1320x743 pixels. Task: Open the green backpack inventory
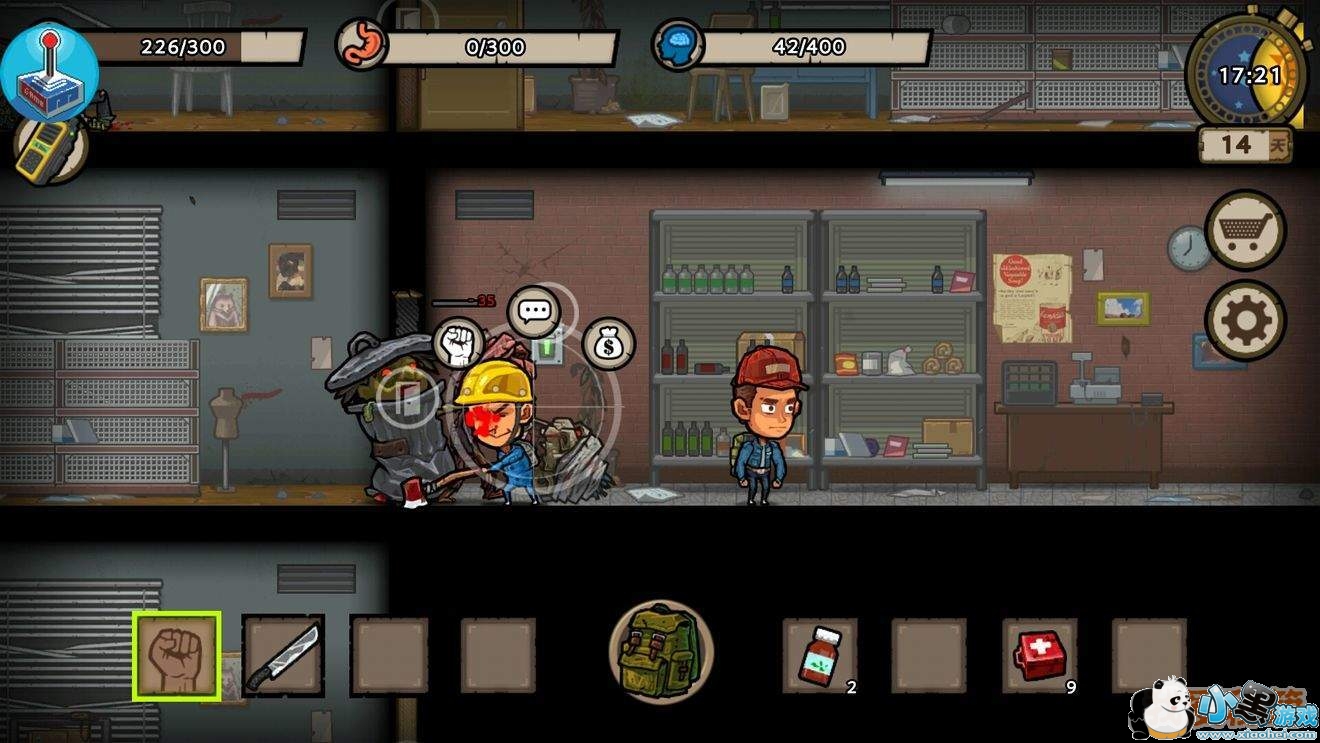point(660,651)
